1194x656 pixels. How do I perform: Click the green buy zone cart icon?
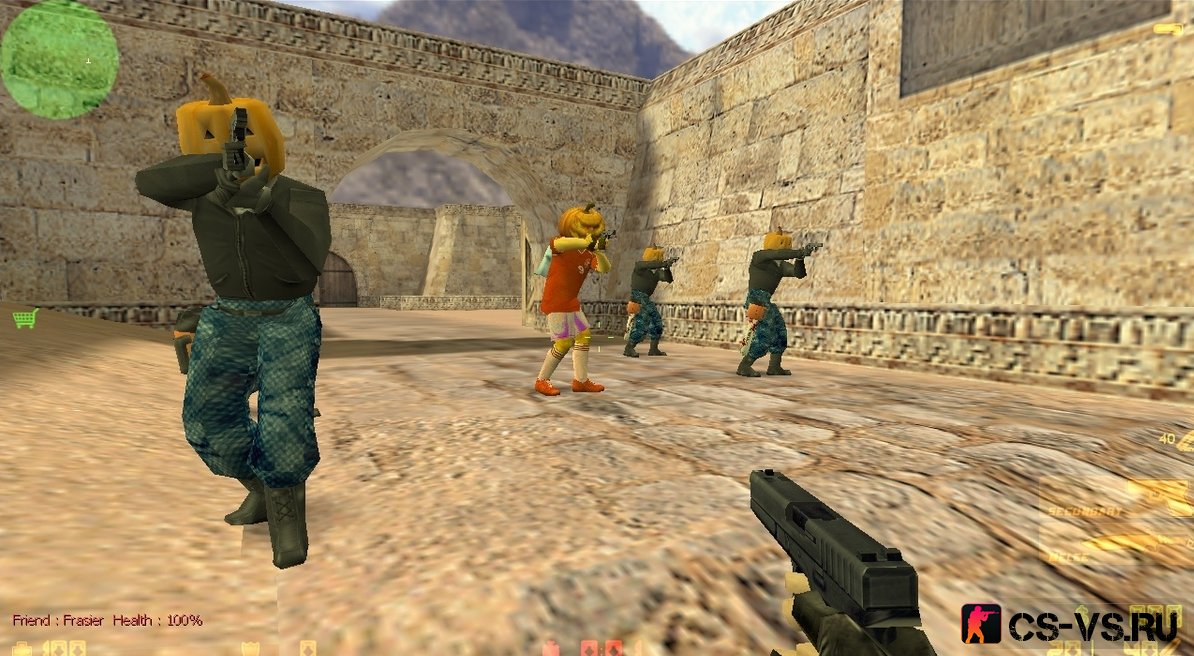pyautogui.click(x=24, y=318)
